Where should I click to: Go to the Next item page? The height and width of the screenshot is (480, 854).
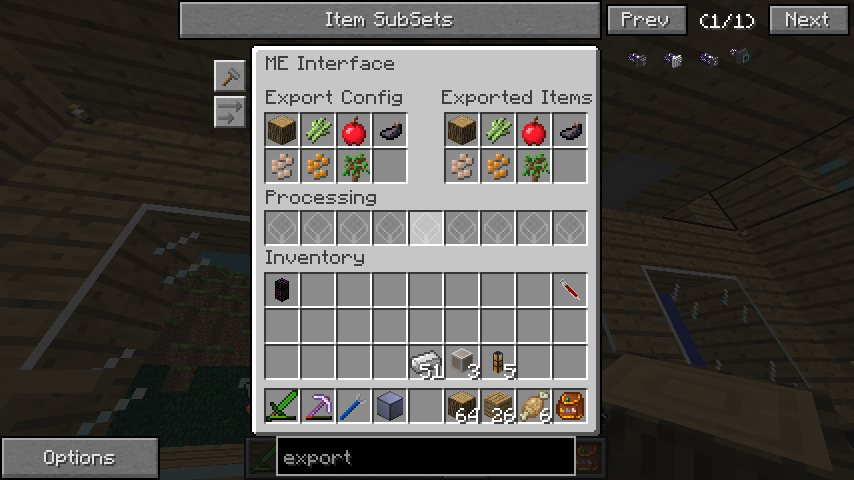[x=806, y=20]
